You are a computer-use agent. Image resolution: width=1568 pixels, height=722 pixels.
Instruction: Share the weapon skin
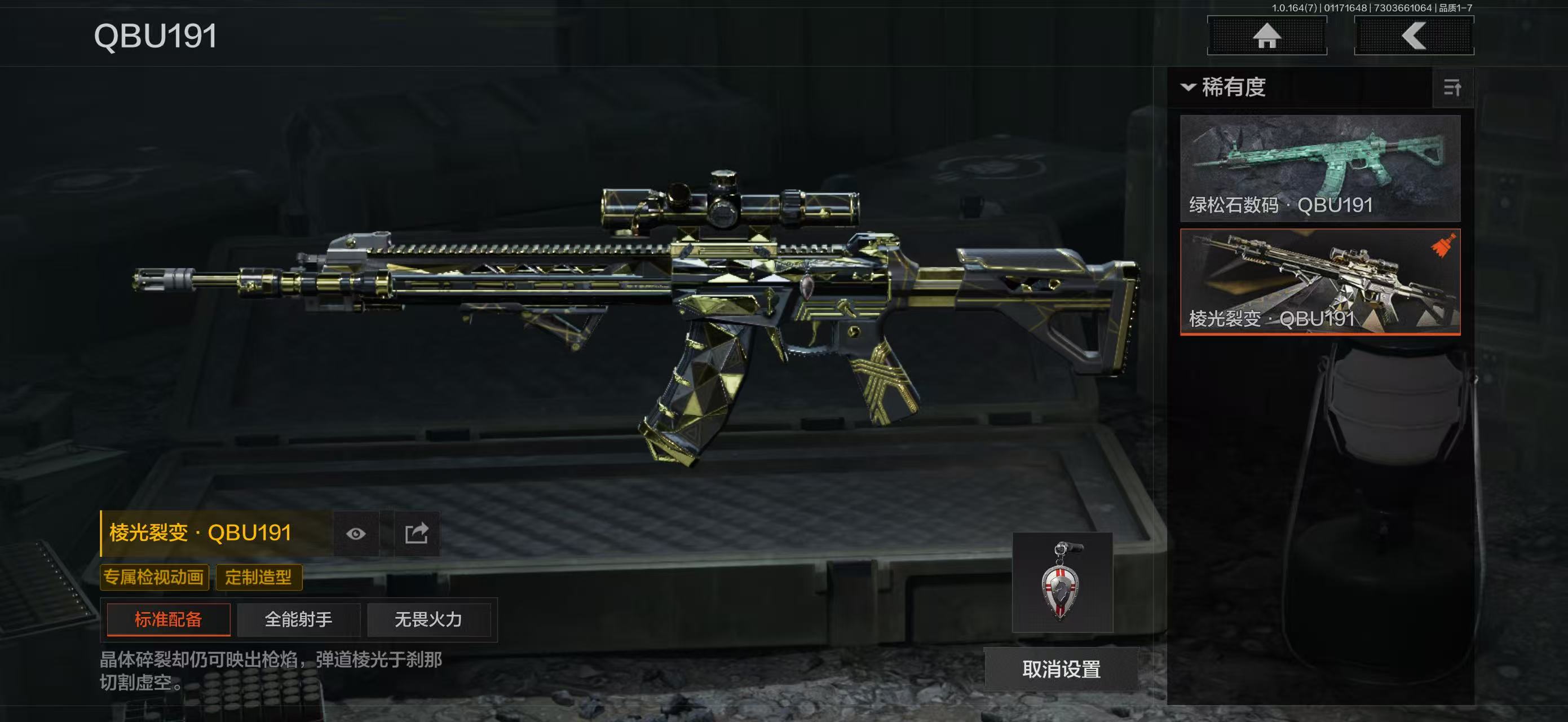(x=417, y=534)
